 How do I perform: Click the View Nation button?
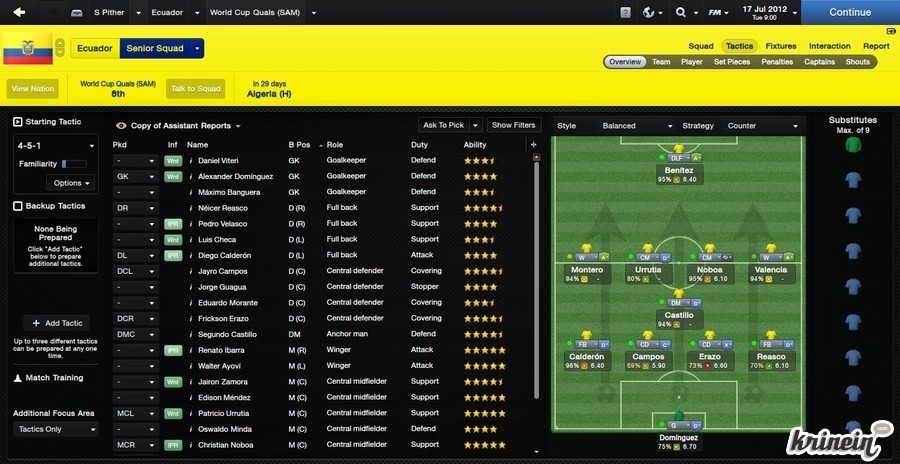(33, 88)
